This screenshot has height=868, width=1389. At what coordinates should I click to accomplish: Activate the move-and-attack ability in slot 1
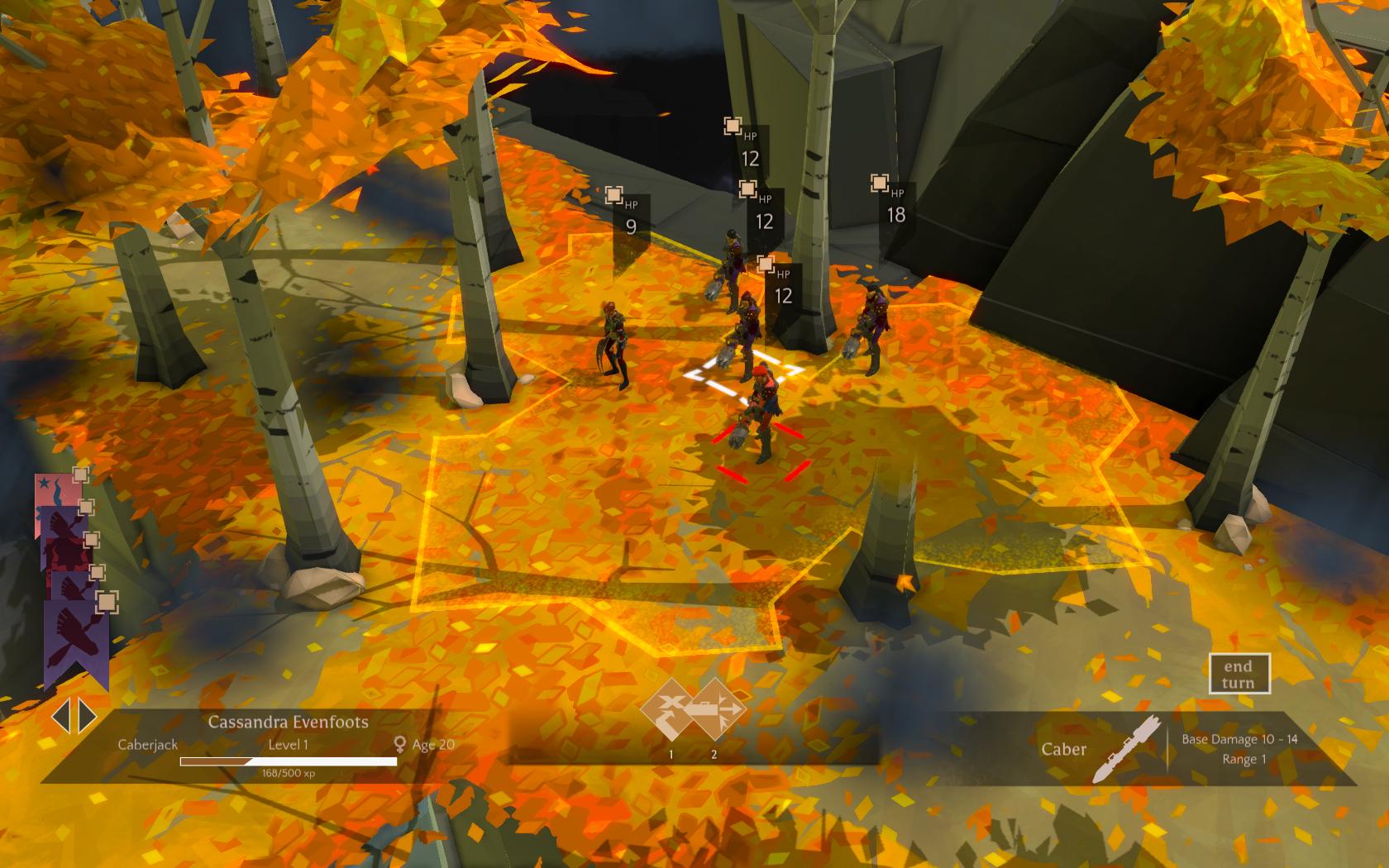(671, 709)
